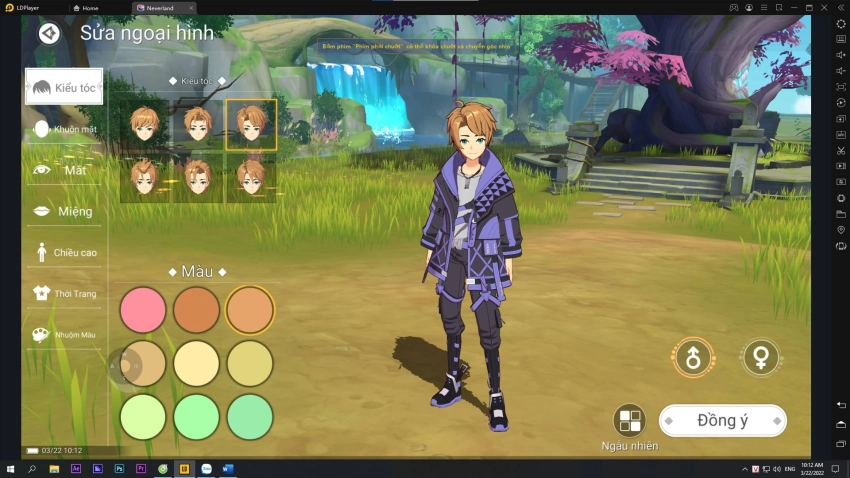This screenshot has width=850, height=478.
Task: Switch to the Thời Trang tab
Action: point(64,293)
